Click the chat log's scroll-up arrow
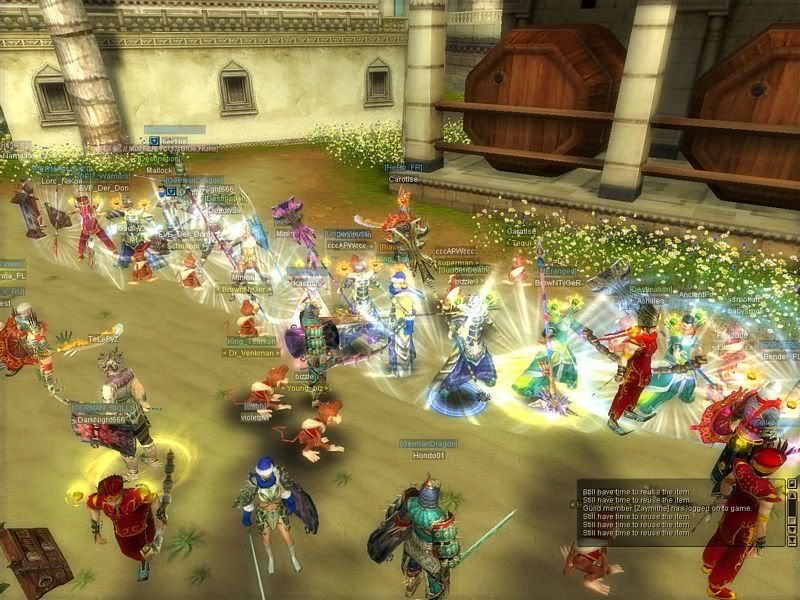Screen dimensions: 800x600 [x=792, y=495]
